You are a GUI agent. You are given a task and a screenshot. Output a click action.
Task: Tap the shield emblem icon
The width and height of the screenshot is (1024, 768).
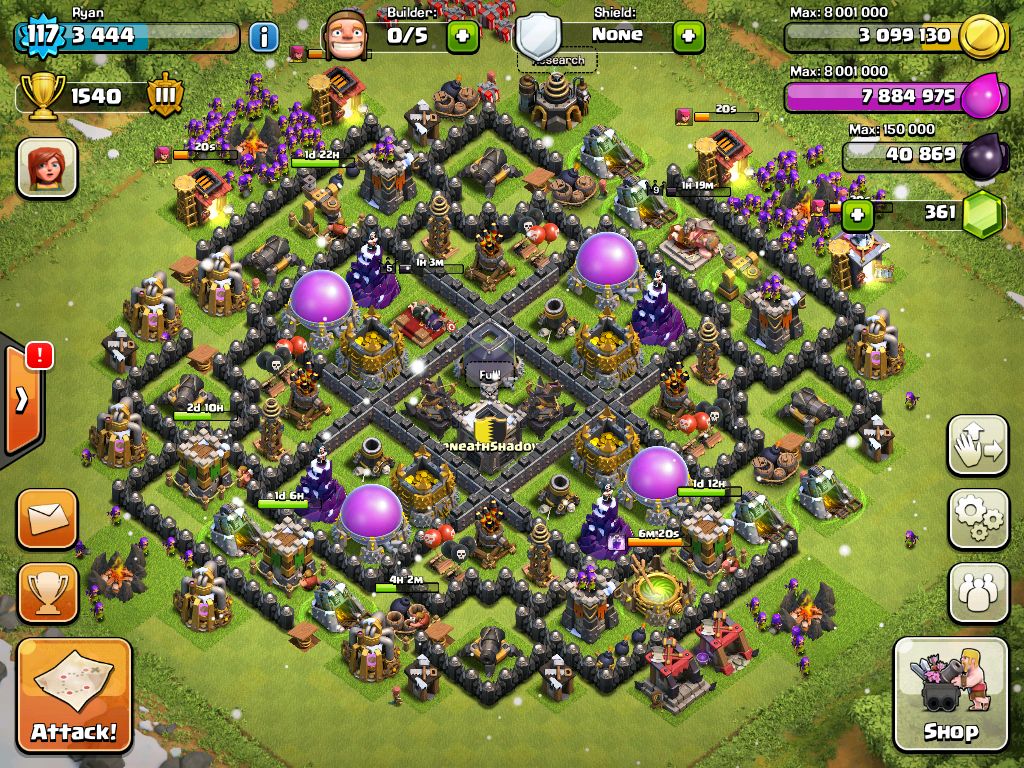coord(539,36)
